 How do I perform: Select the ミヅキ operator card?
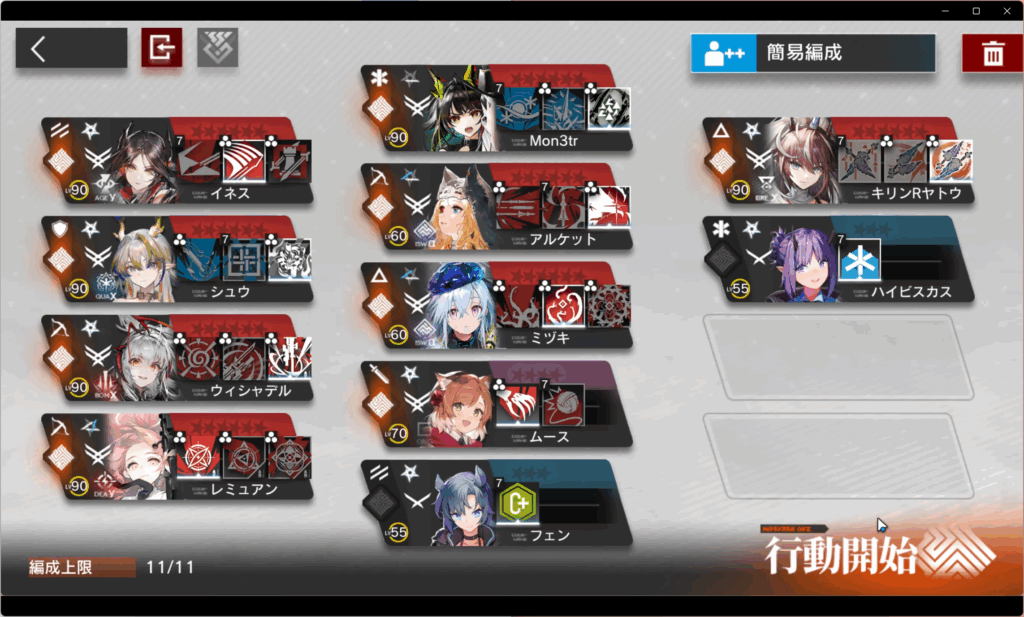click(x=497, y=306)
